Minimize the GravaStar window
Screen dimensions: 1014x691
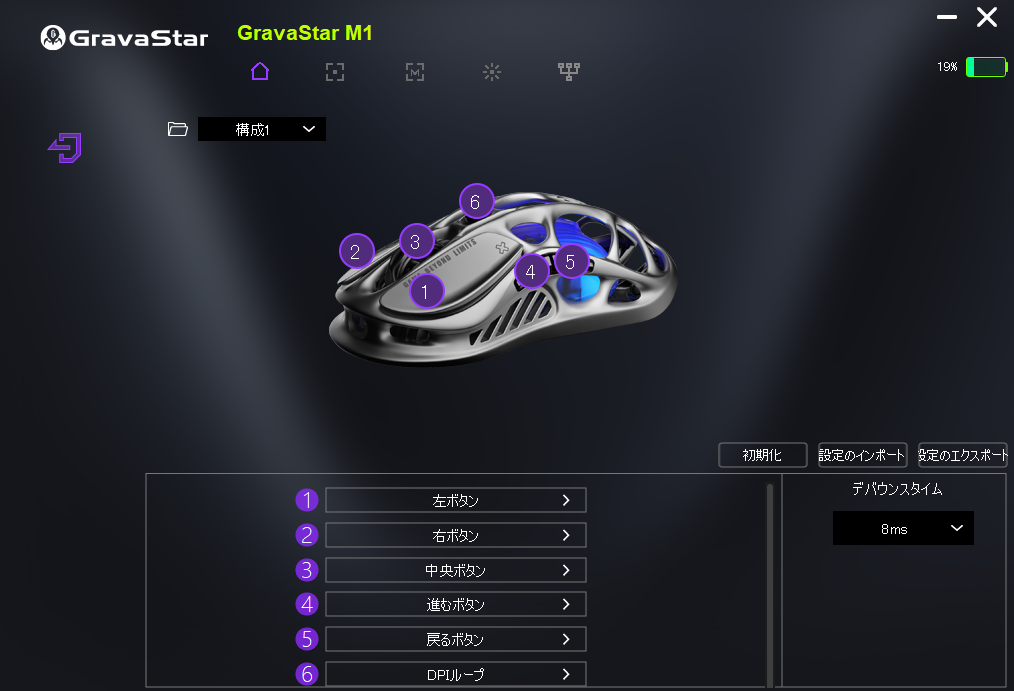[947, 17]
